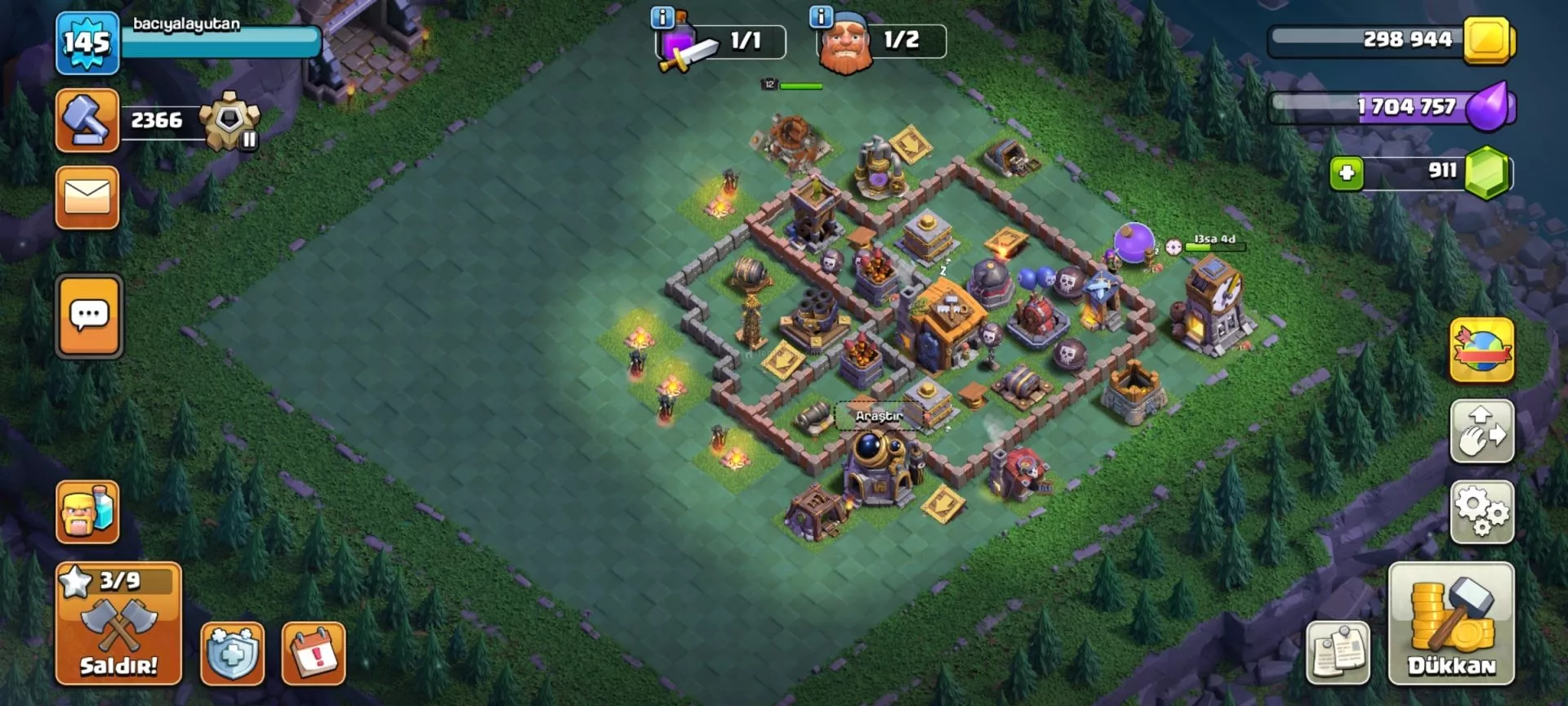Open the shield protection info

tap(233, 653)
